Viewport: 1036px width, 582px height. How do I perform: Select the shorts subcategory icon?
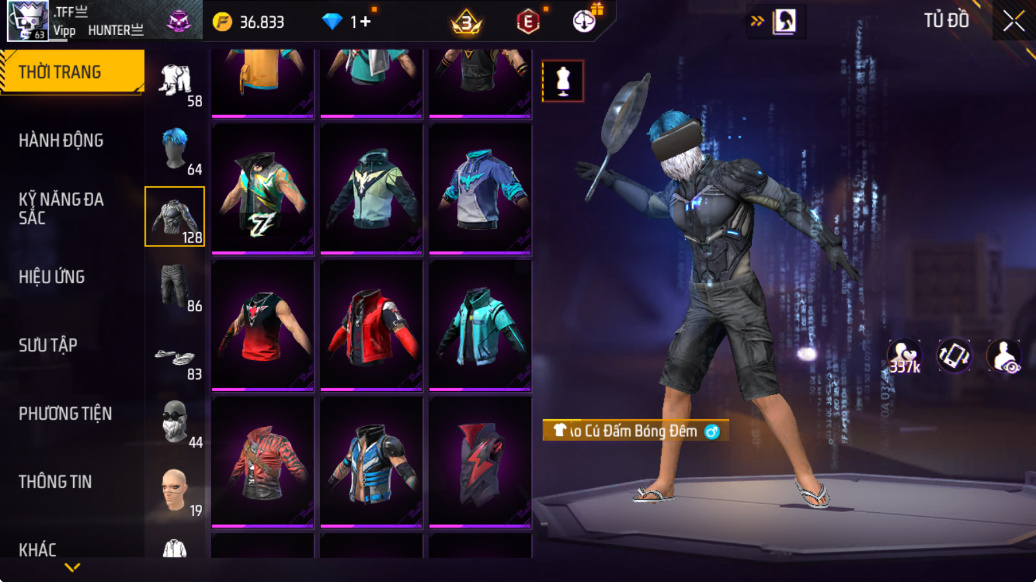coord(175,285)
